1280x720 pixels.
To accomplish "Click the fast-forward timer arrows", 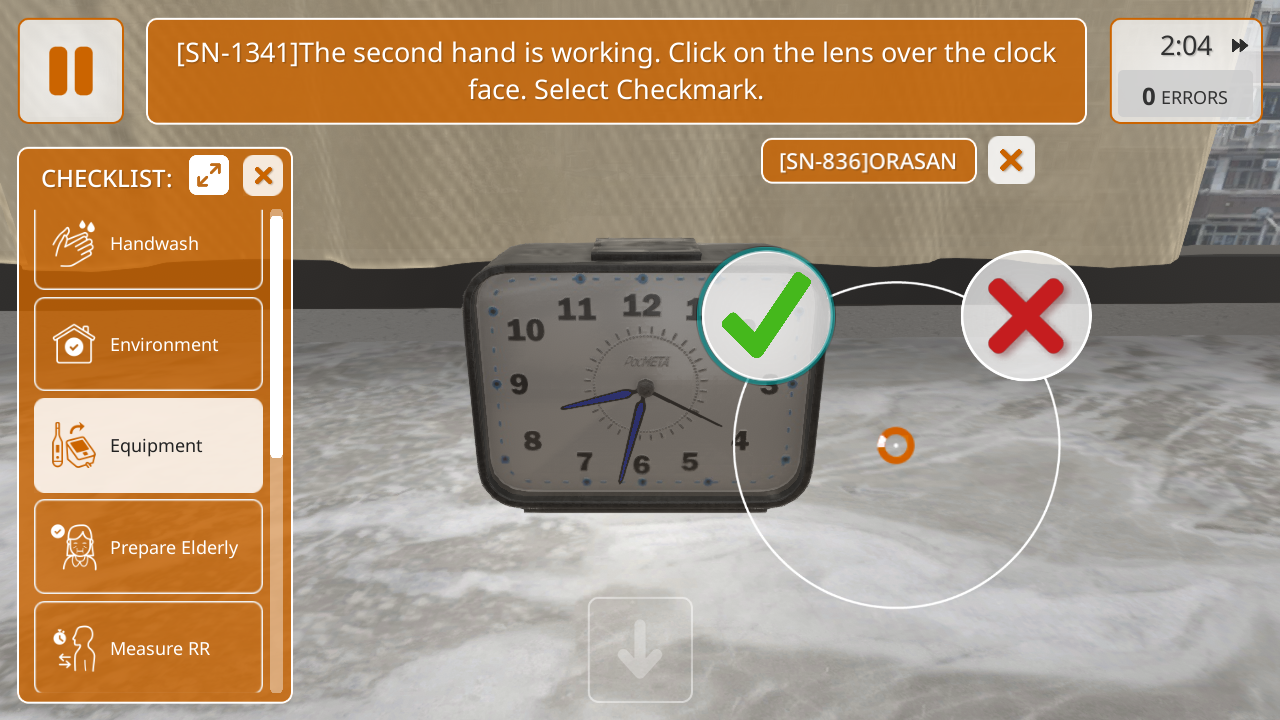I will (x=1240, y=46).
